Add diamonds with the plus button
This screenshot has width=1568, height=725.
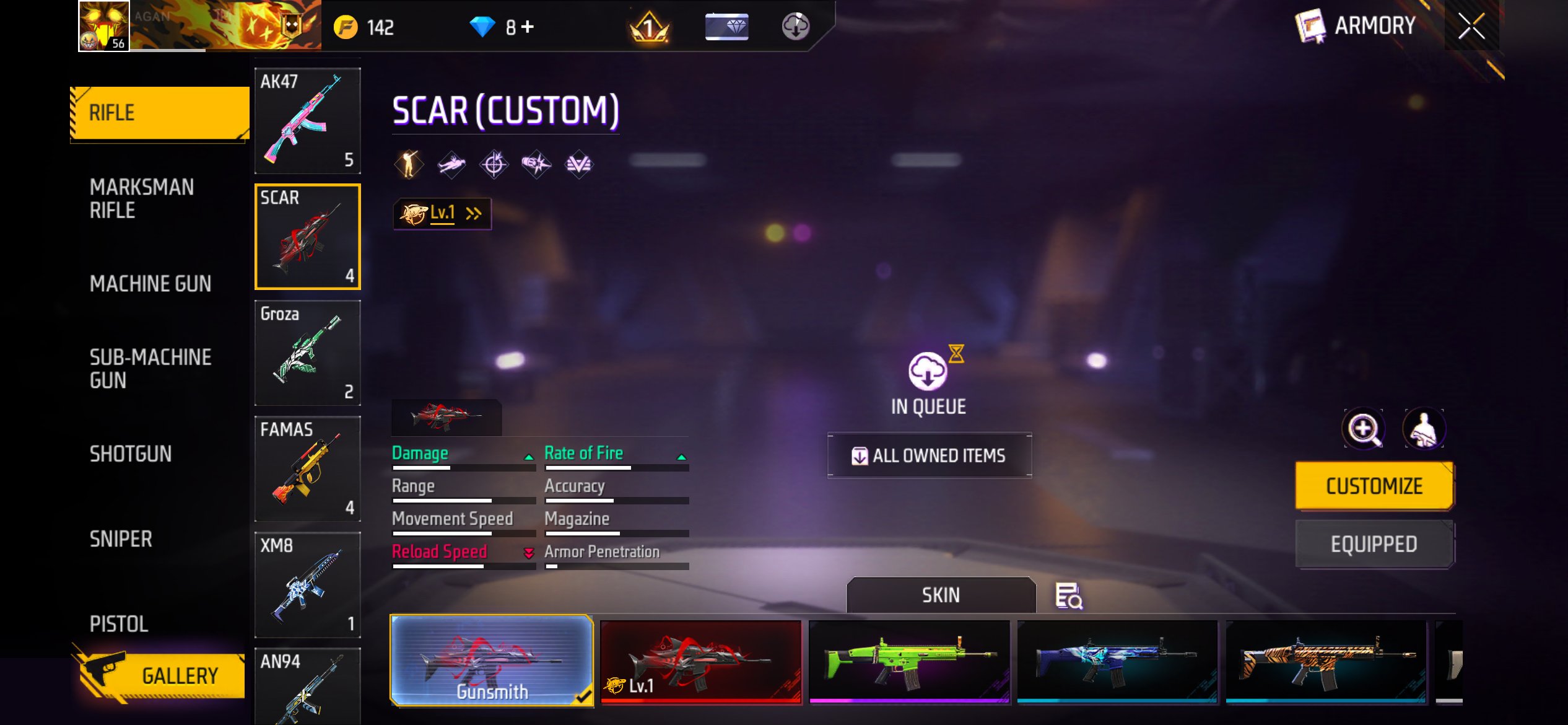(x=528, y=27)
